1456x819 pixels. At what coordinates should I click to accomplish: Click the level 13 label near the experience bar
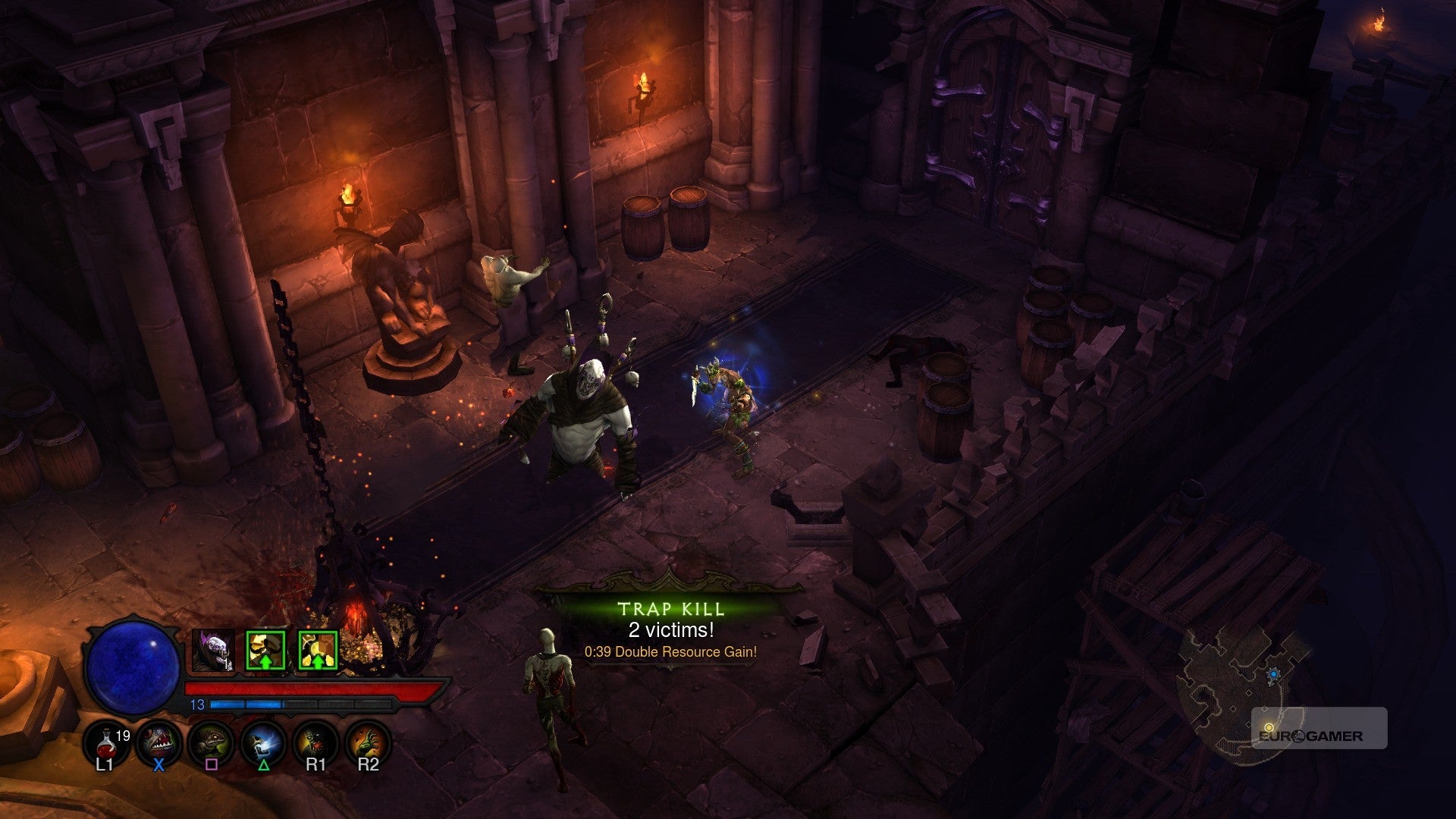(198, 704)
